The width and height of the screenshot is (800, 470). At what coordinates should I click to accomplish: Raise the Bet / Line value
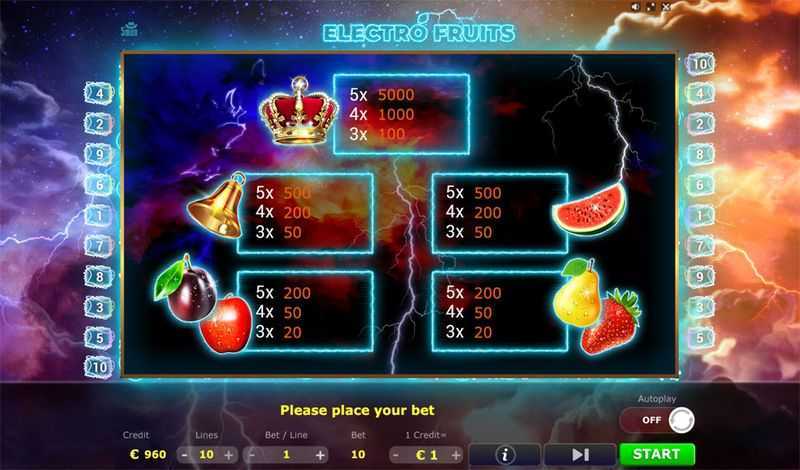pyautogui.click(x=320, y=454)
